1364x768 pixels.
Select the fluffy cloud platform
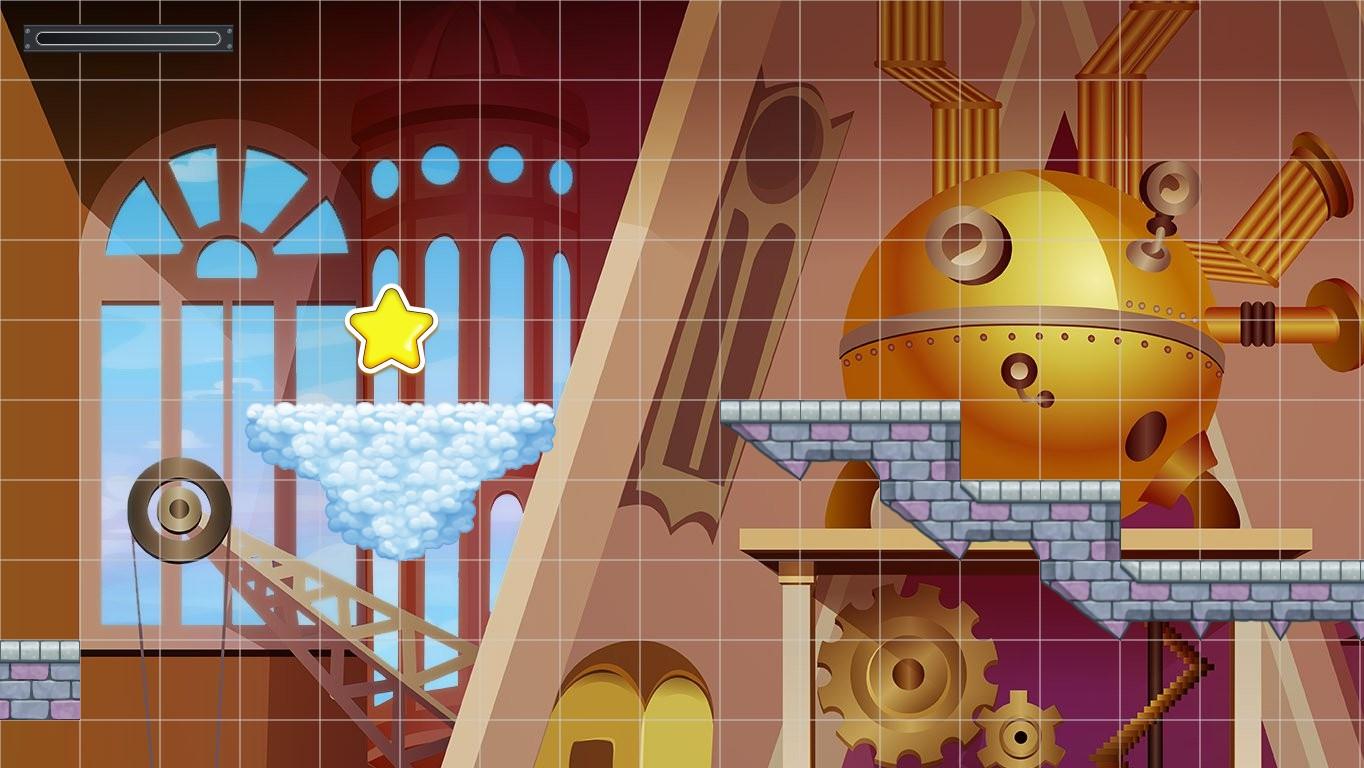400,460
